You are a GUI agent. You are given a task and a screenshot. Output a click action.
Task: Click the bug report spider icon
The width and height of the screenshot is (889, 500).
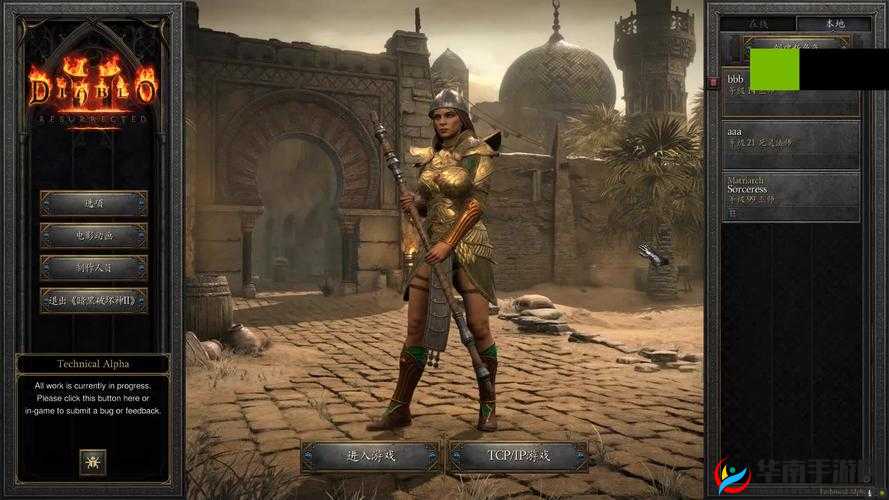(93, 462)
